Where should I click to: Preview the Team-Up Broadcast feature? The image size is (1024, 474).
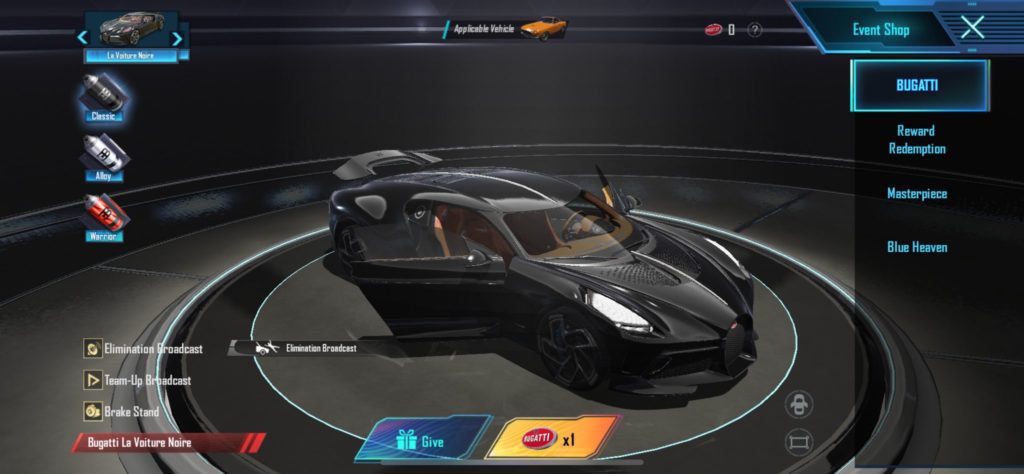point(137,380)
